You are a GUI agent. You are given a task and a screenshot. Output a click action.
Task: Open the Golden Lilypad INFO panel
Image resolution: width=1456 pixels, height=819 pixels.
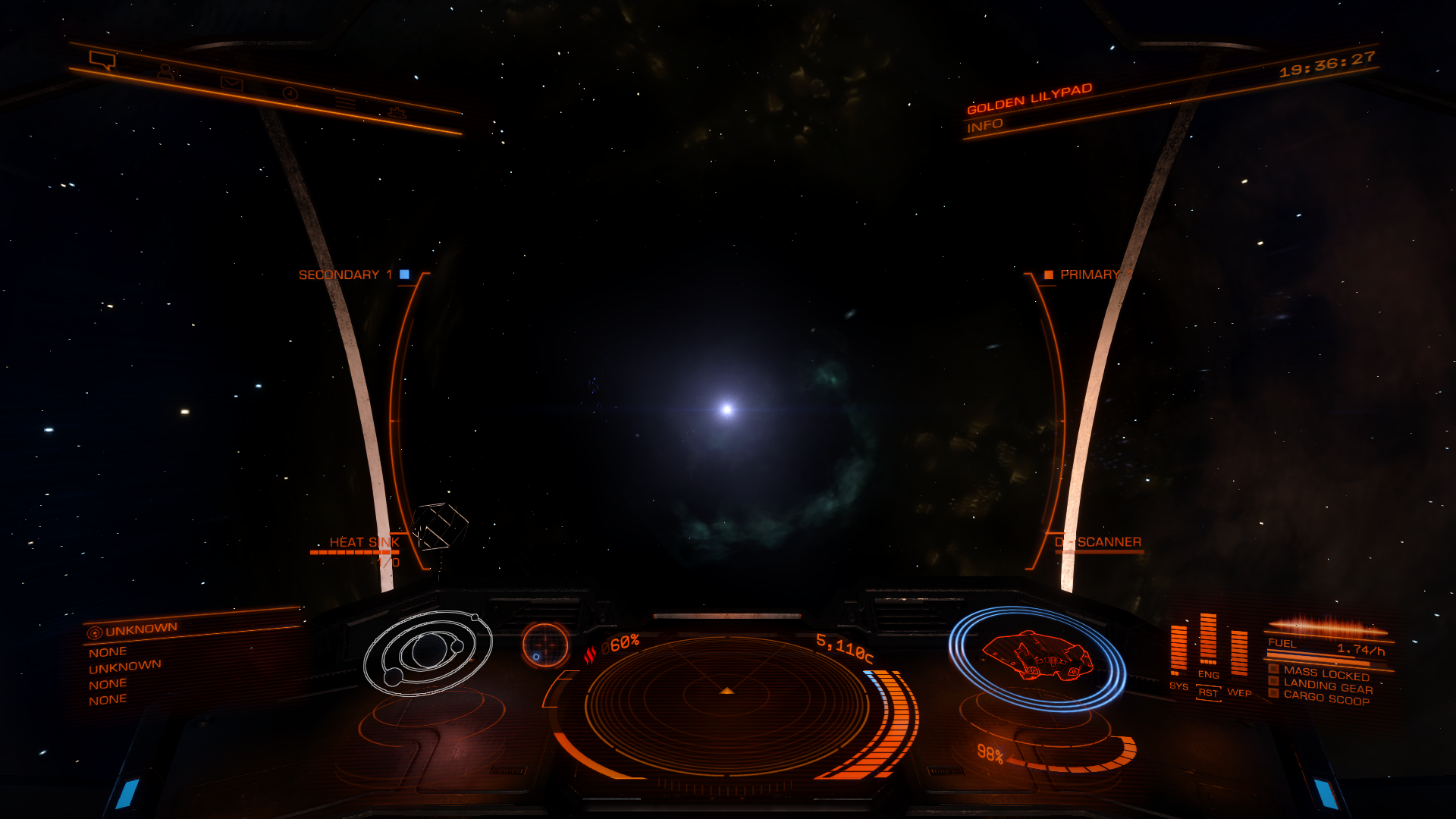click(x=985, y=125)
